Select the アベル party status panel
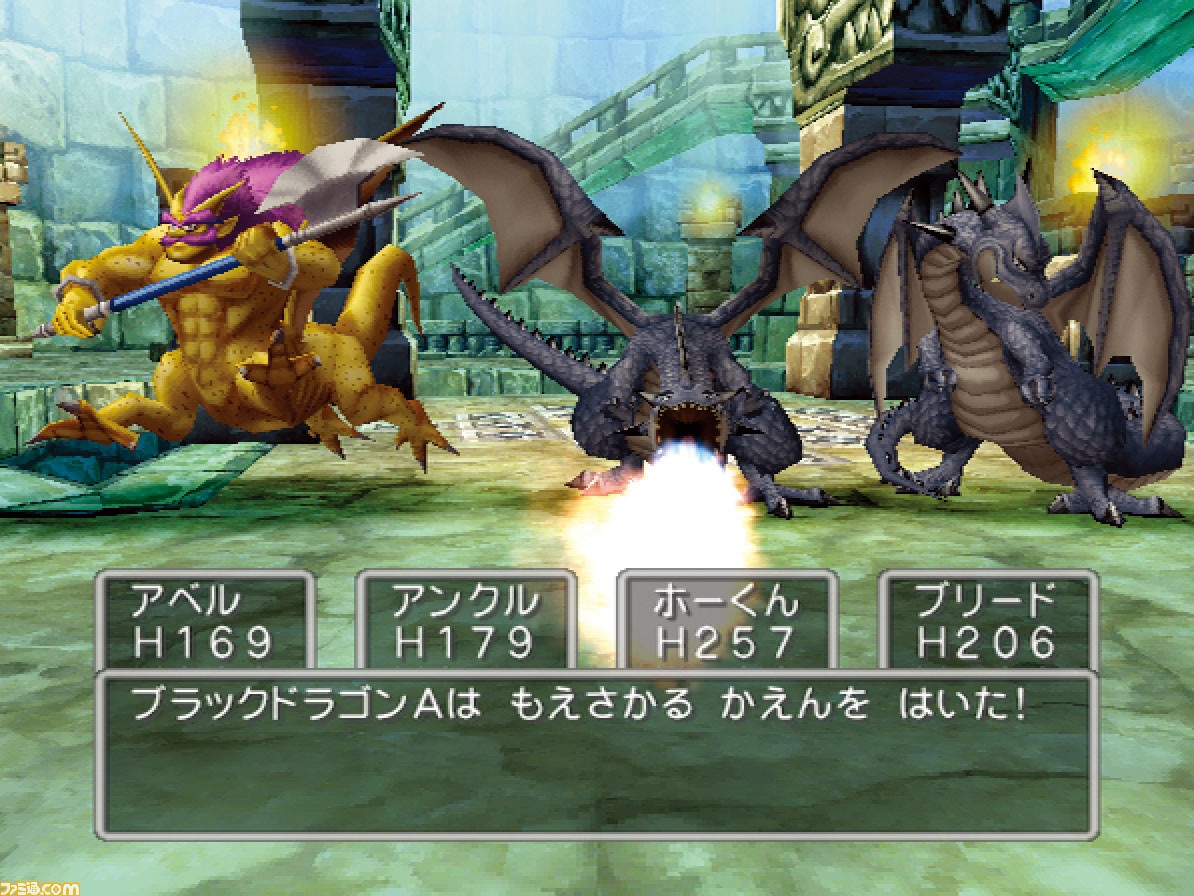The image size is (1194, 896). click(x=204, y=622)
